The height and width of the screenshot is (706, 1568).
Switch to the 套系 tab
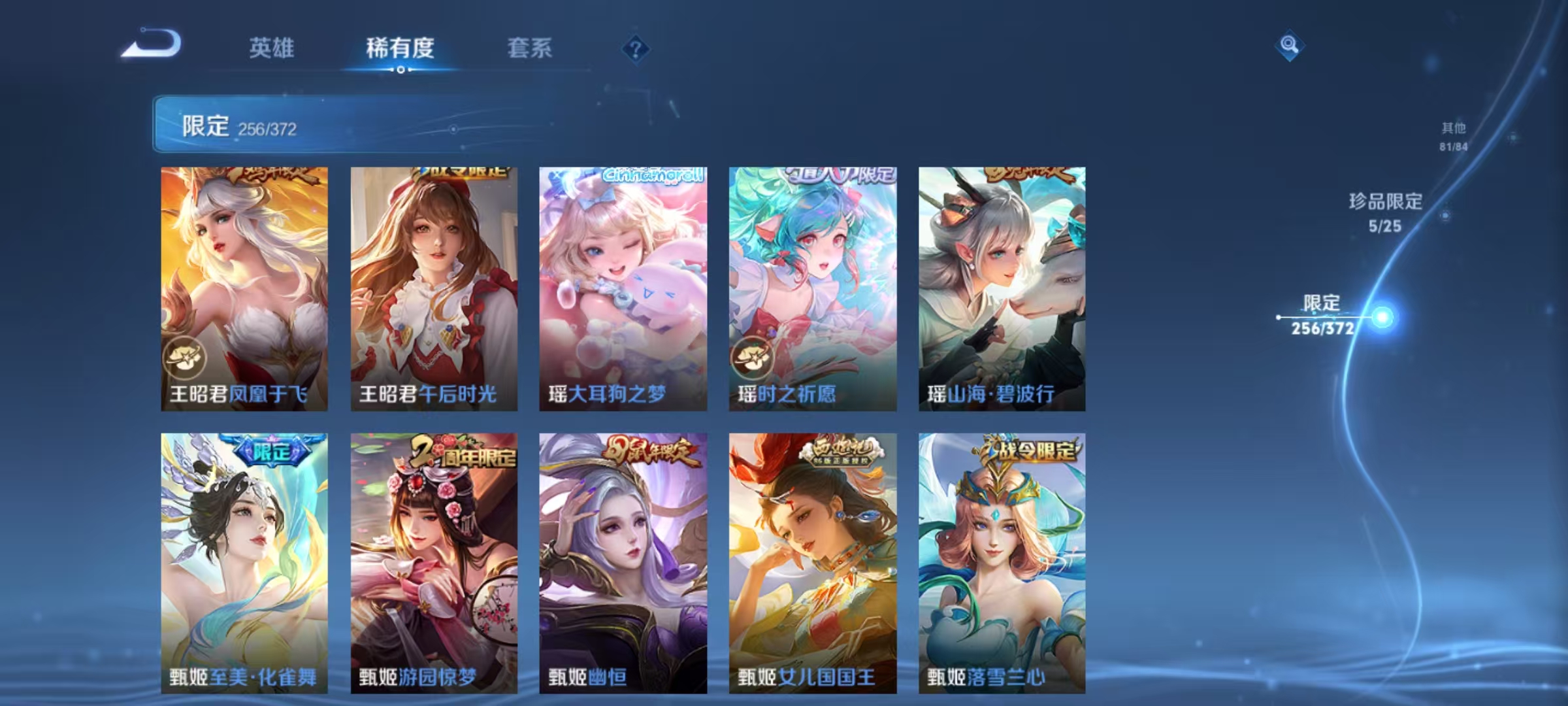pos(531,49)
